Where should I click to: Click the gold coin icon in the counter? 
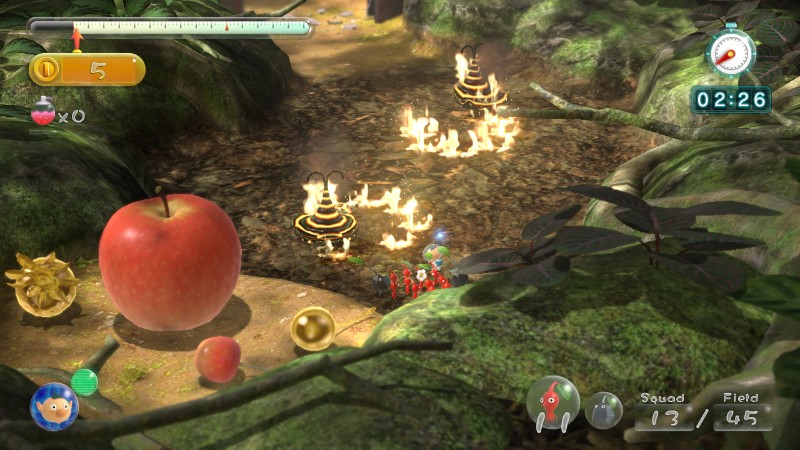tap(48, 69)
